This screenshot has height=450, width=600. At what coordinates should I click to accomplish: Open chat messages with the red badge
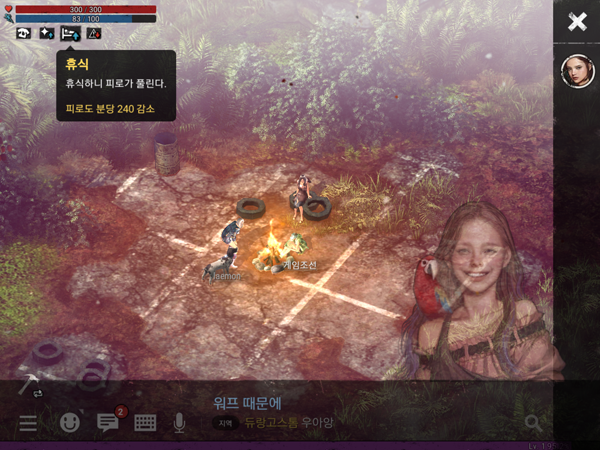(x=108, y=422)
